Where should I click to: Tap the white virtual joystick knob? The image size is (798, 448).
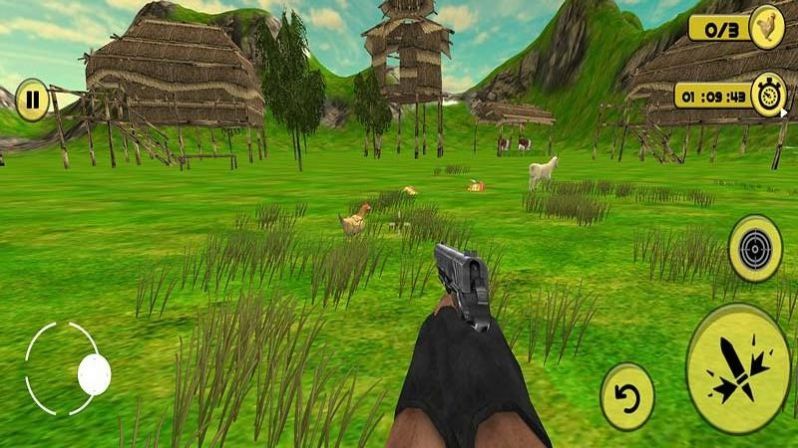point(94,374)
